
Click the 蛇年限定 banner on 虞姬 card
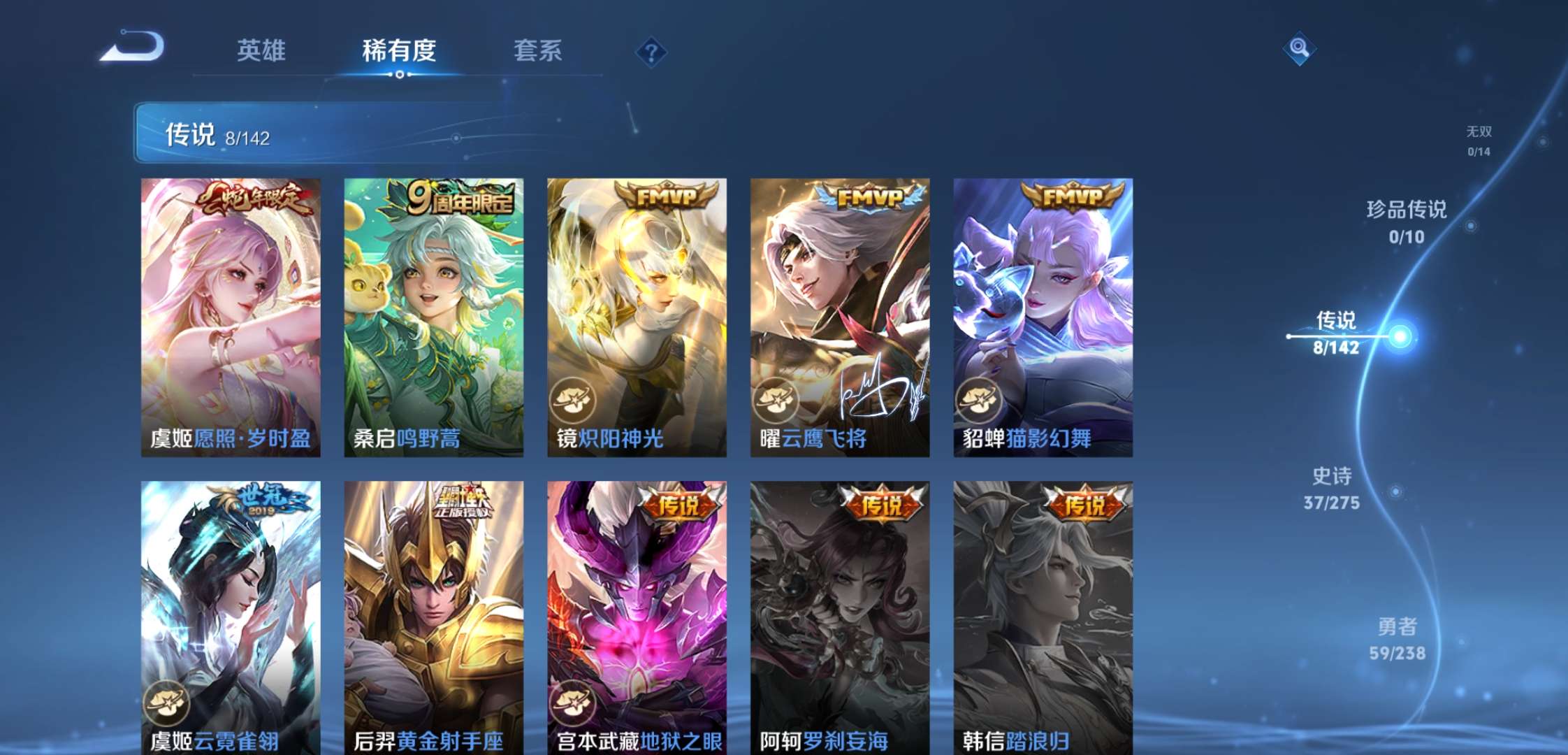coord(255,198)
